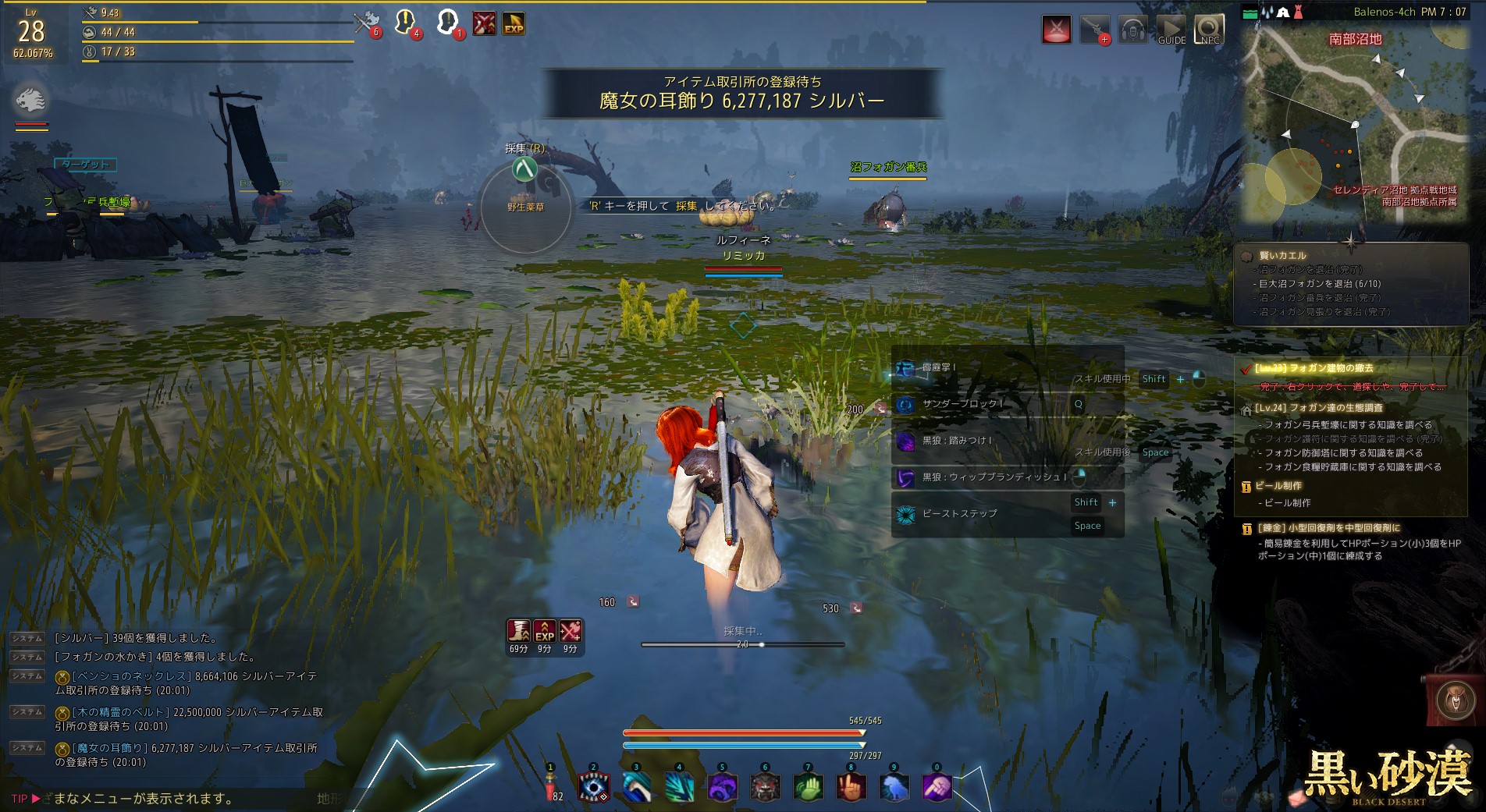
Task: Use the red potion in quick slot 1
Action: click(x=551, y=786)
